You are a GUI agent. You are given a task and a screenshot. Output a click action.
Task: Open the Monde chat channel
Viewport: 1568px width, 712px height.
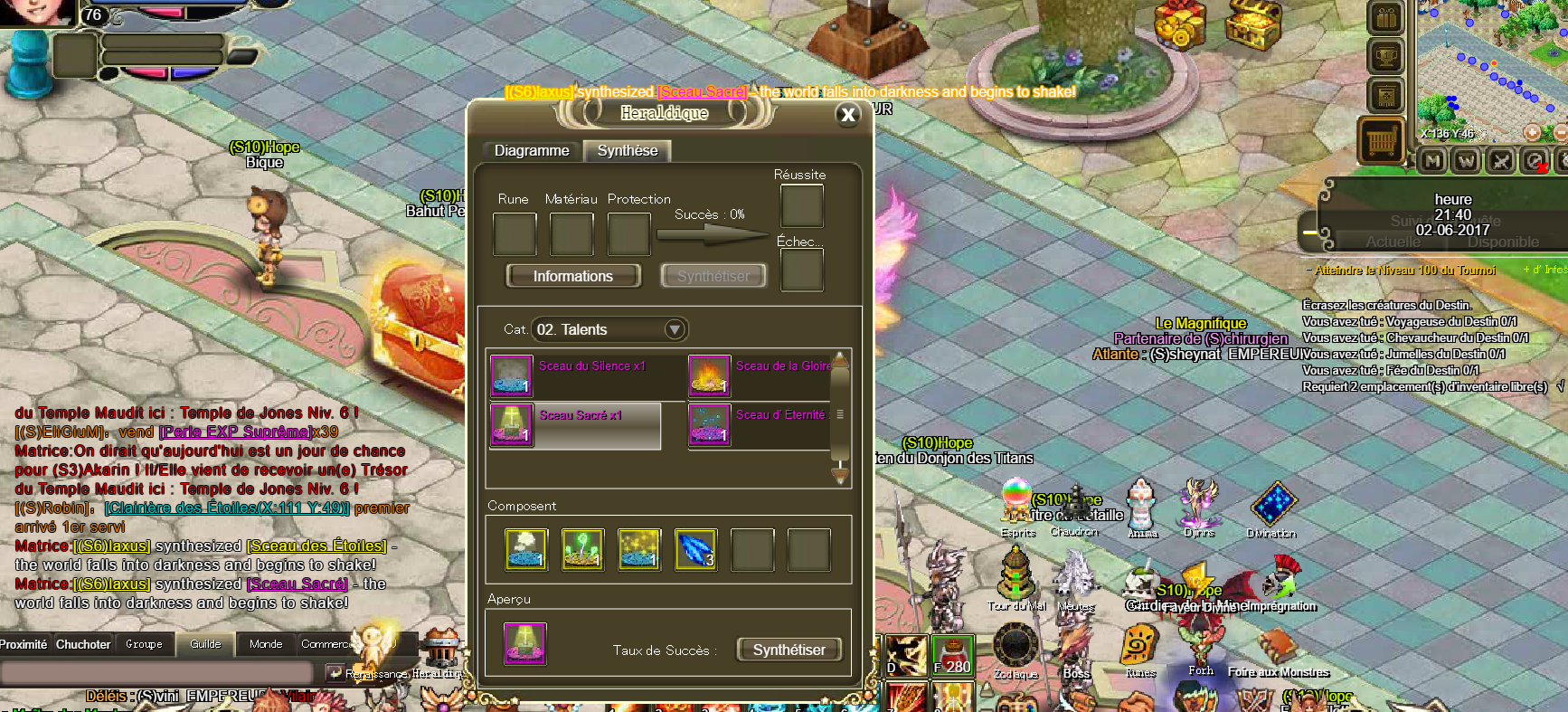265,644
